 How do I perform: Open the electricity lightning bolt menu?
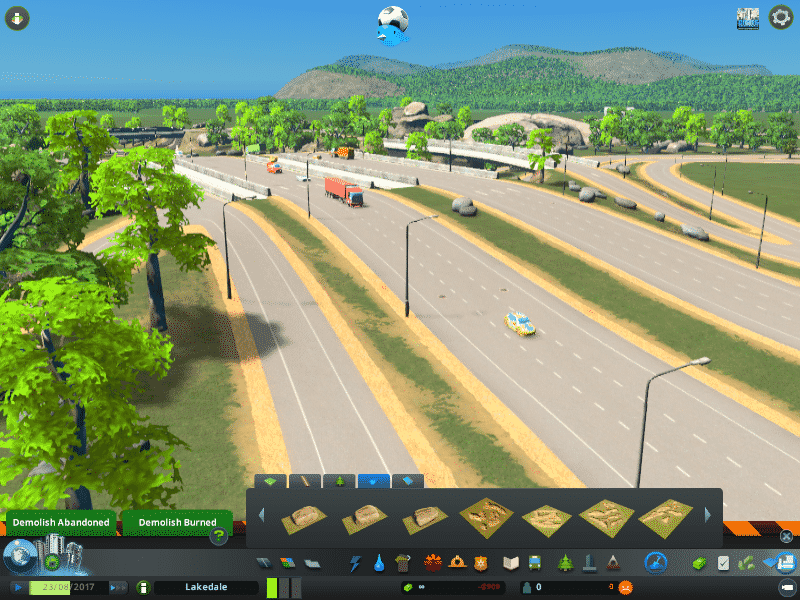[355, 563]
